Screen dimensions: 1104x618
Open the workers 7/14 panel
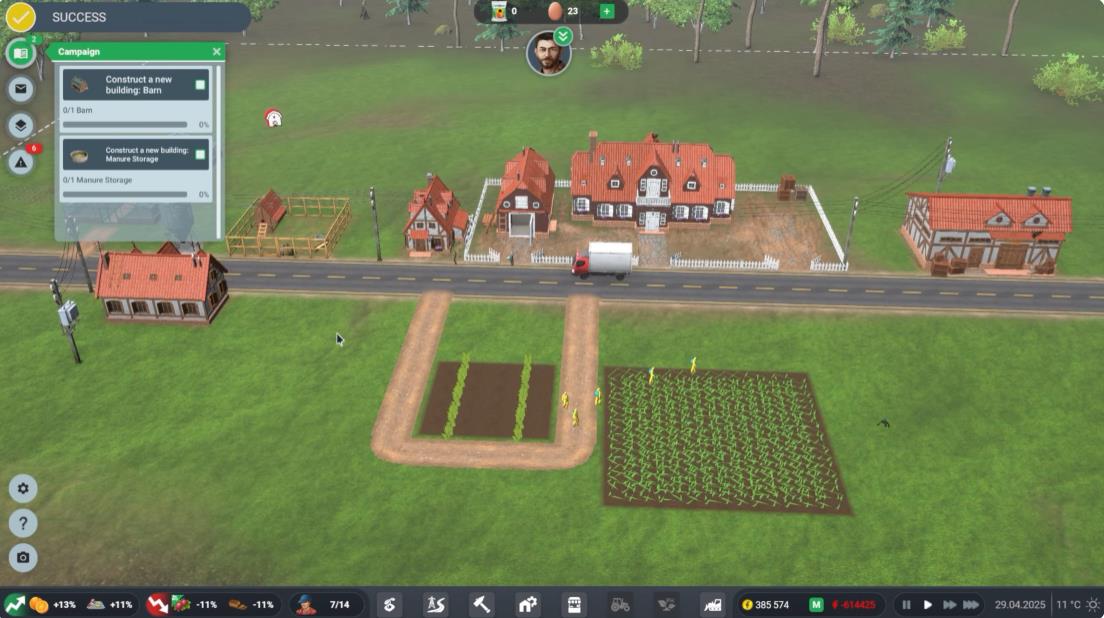pos(326,604)
